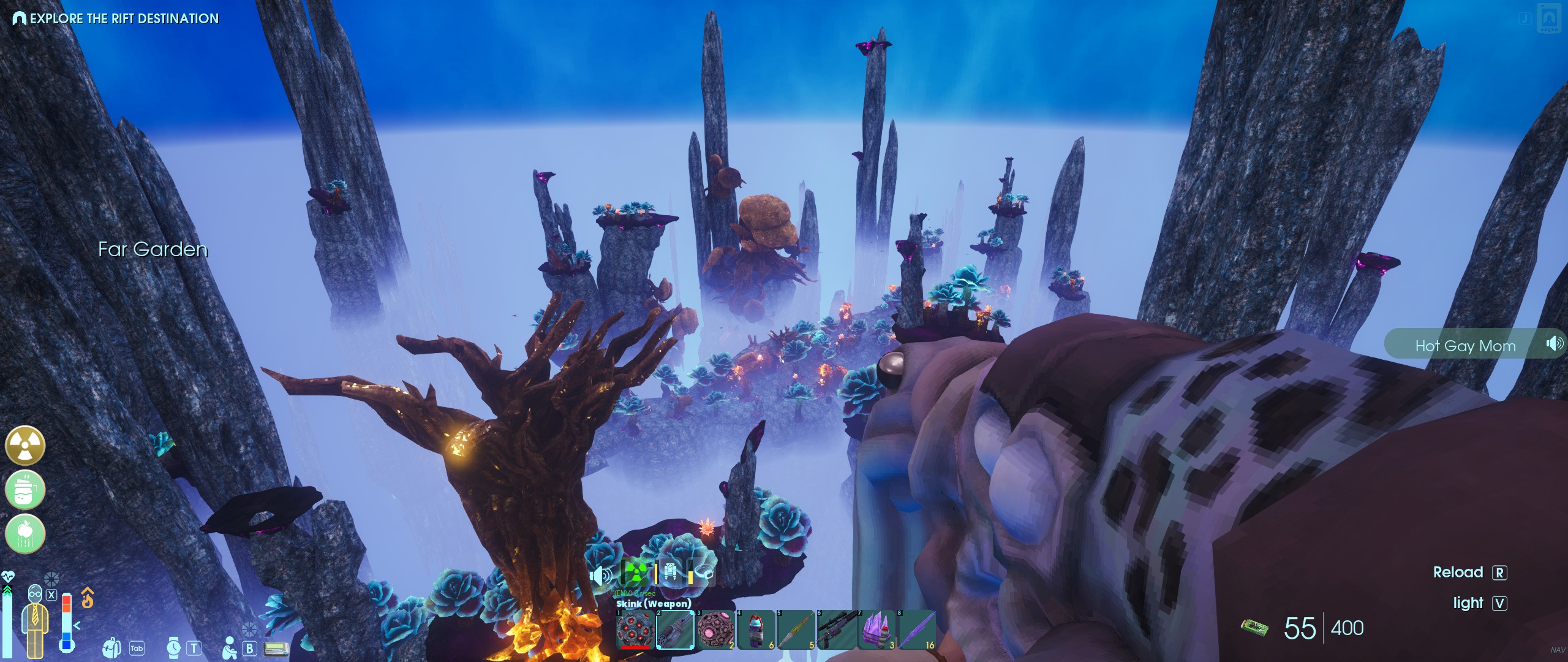
Task: Select the purple canister item slot
Action: [756, 630]
